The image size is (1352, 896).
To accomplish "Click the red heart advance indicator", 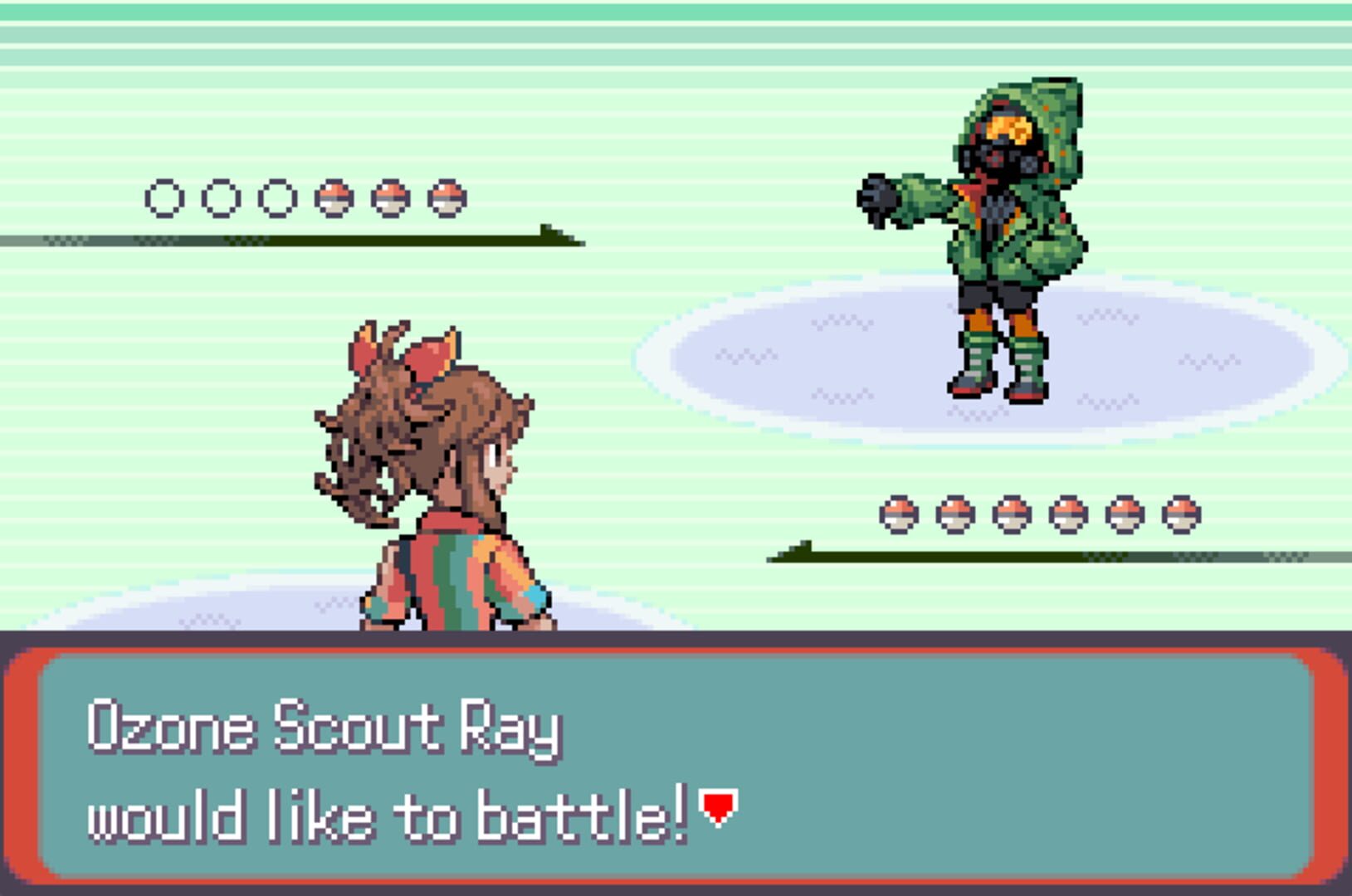I will click(717, 804).
